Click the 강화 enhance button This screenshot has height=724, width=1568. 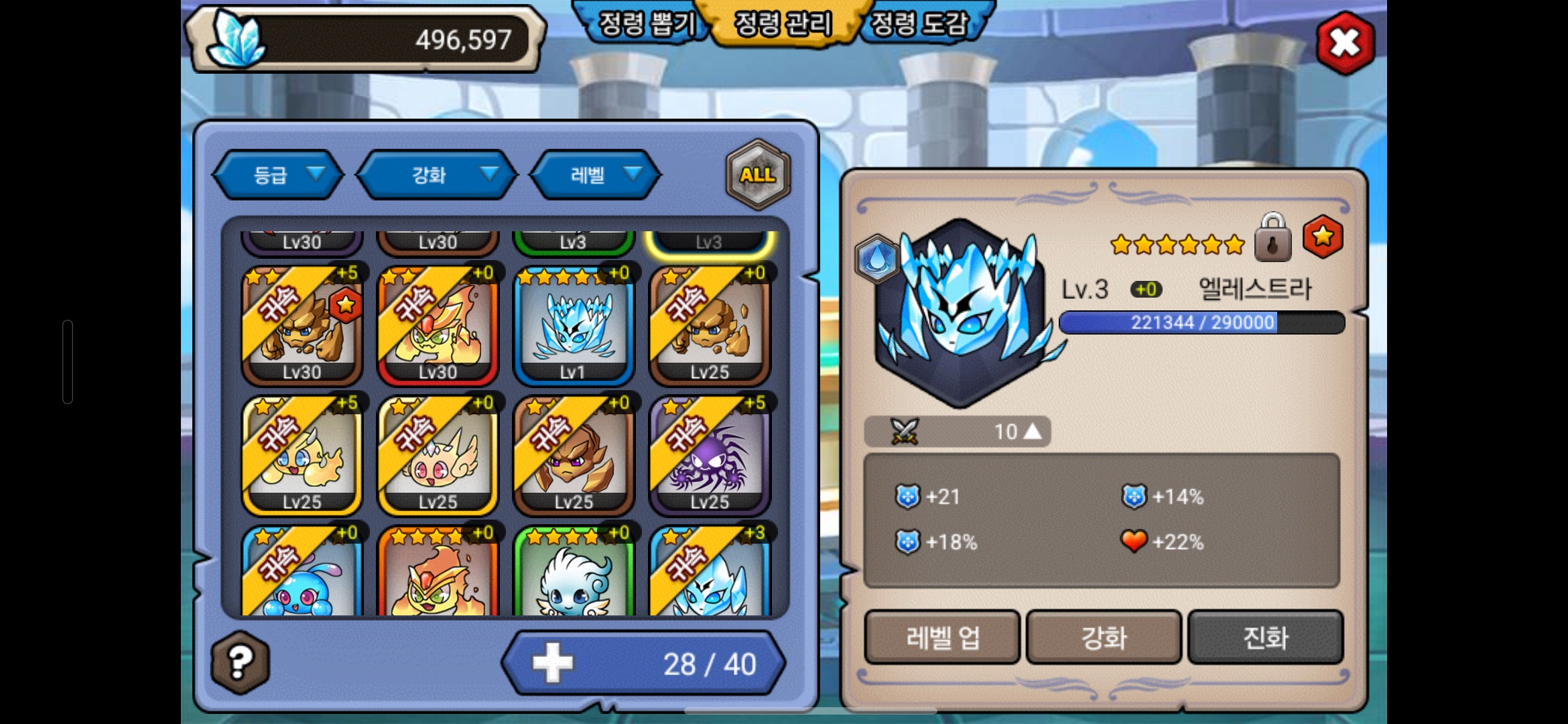[x=1104, y=637]
